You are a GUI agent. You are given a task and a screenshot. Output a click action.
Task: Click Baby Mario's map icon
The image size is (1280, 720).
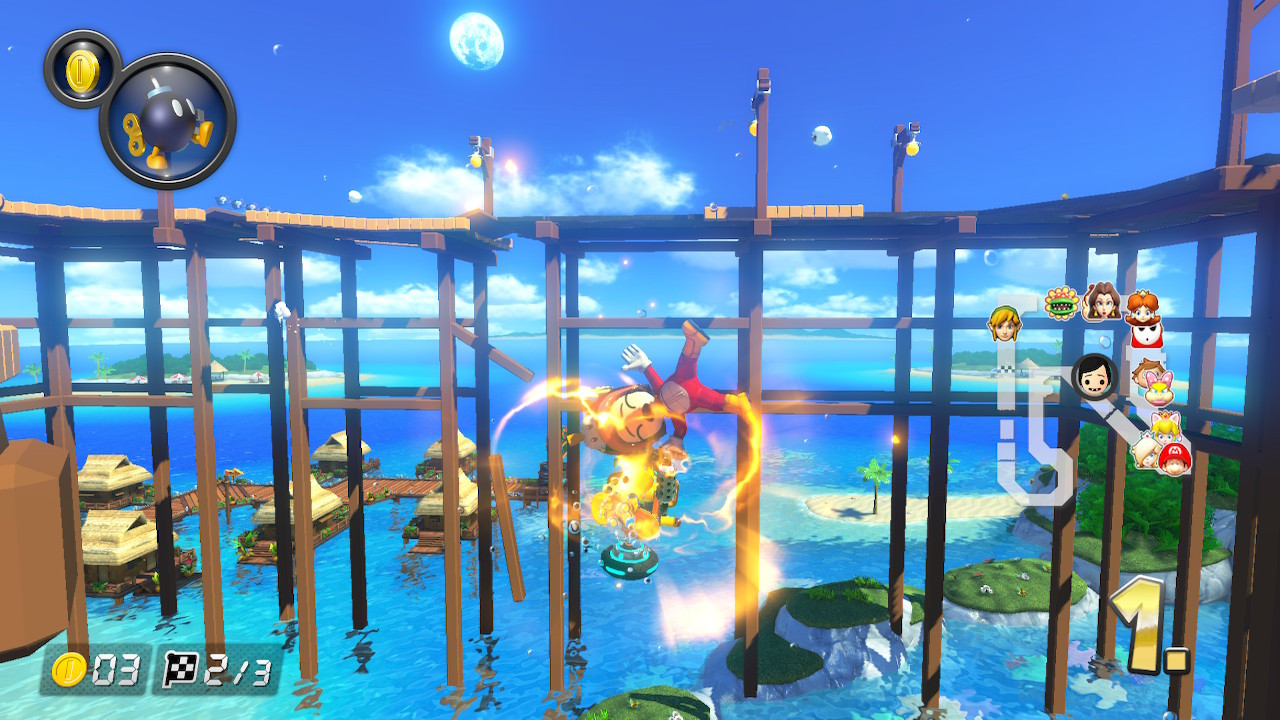(1176, 457)
